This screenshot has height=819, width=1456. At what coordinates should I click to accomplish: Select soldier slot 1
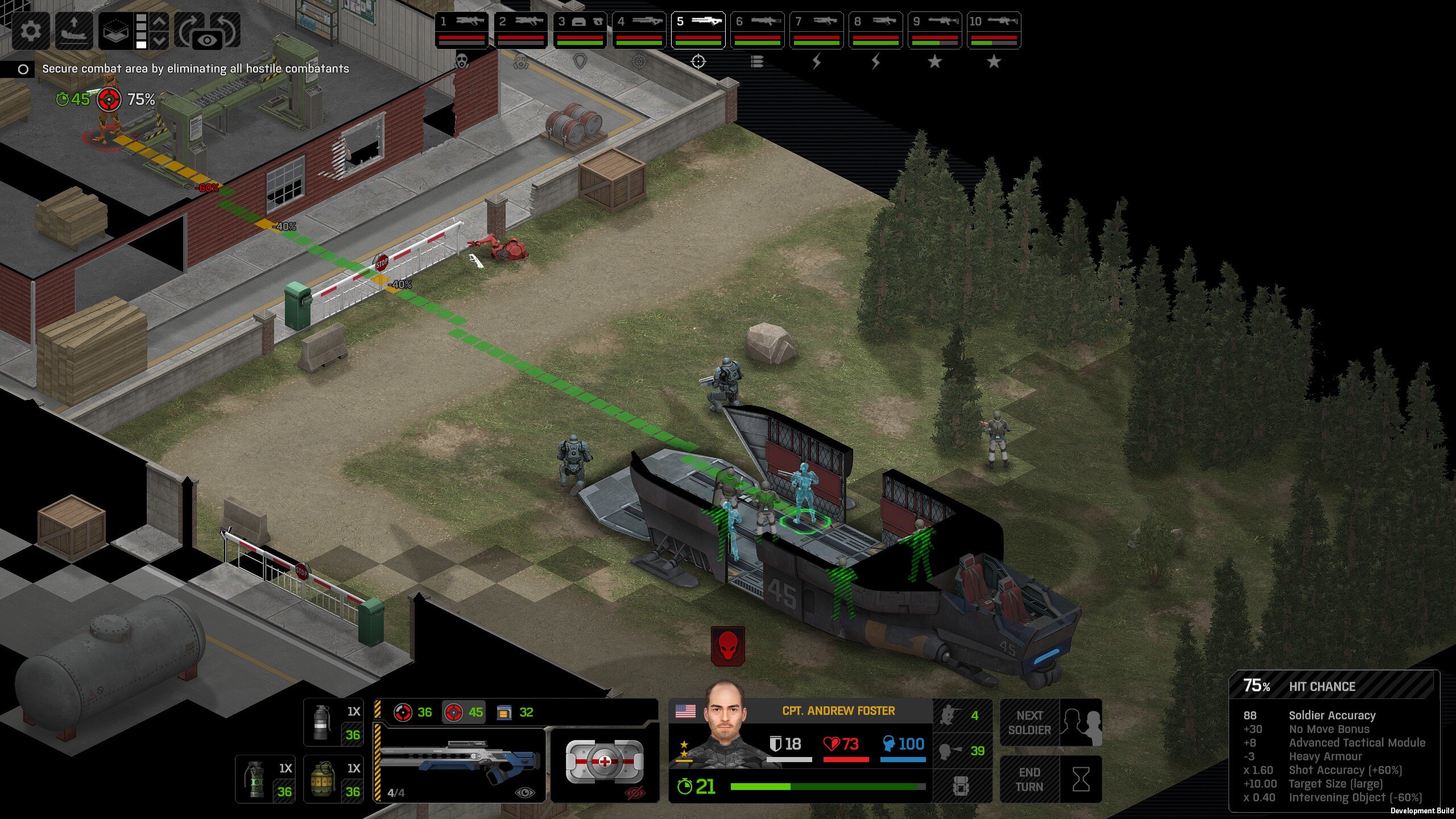point(461,30)
